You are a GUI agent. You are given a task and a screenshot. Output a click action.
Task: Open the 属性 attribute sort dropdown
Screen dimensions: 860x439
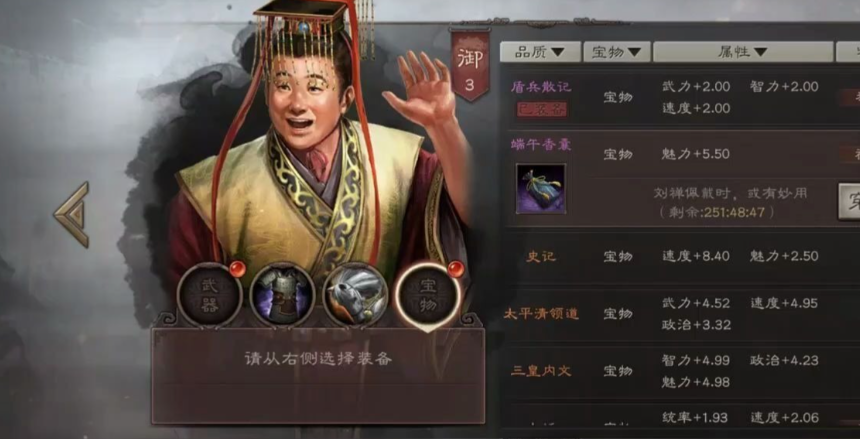(x=742, y=52)
